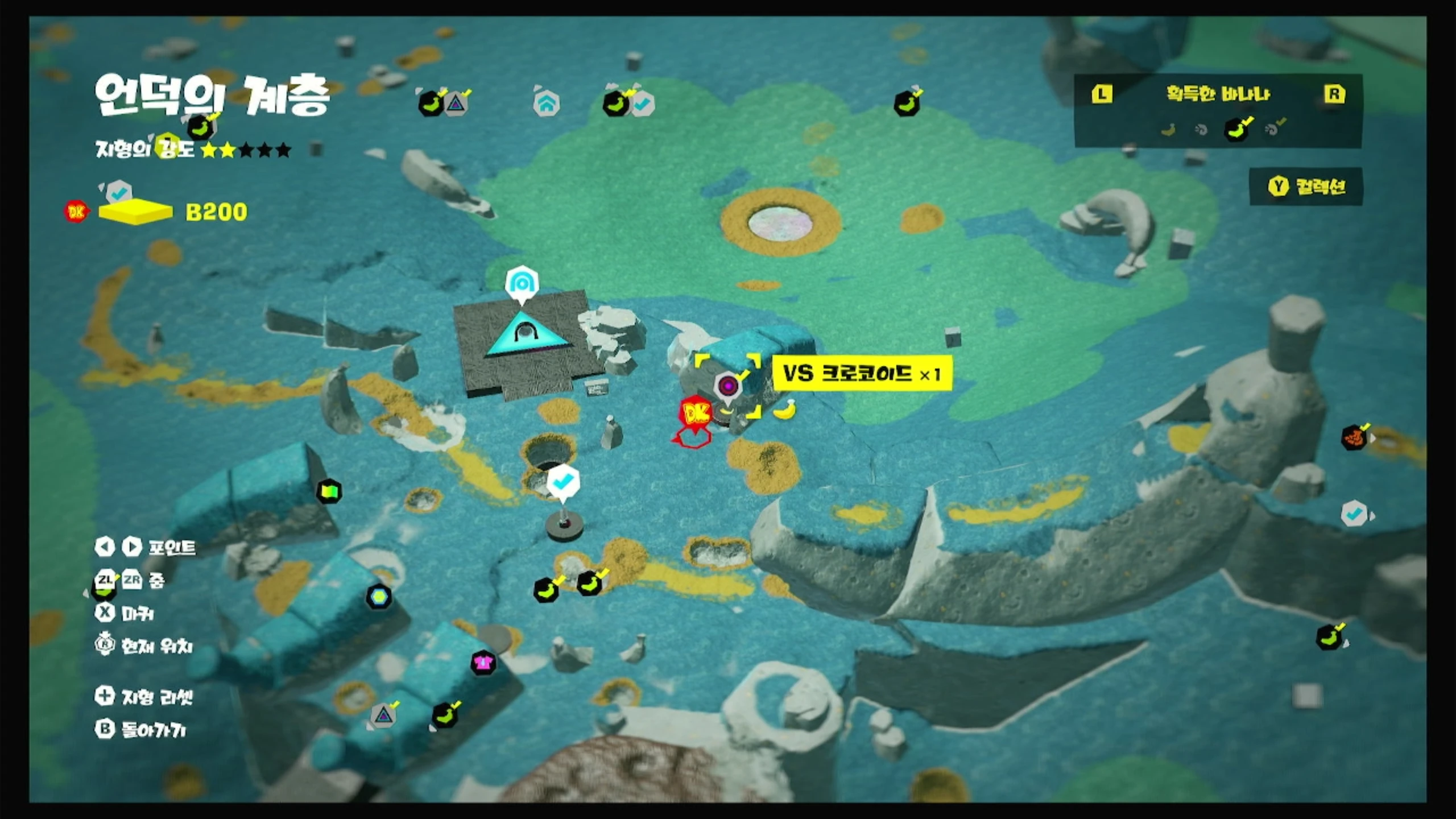
Task: Click the yellow B200 layer indicator
Action: 135,212
